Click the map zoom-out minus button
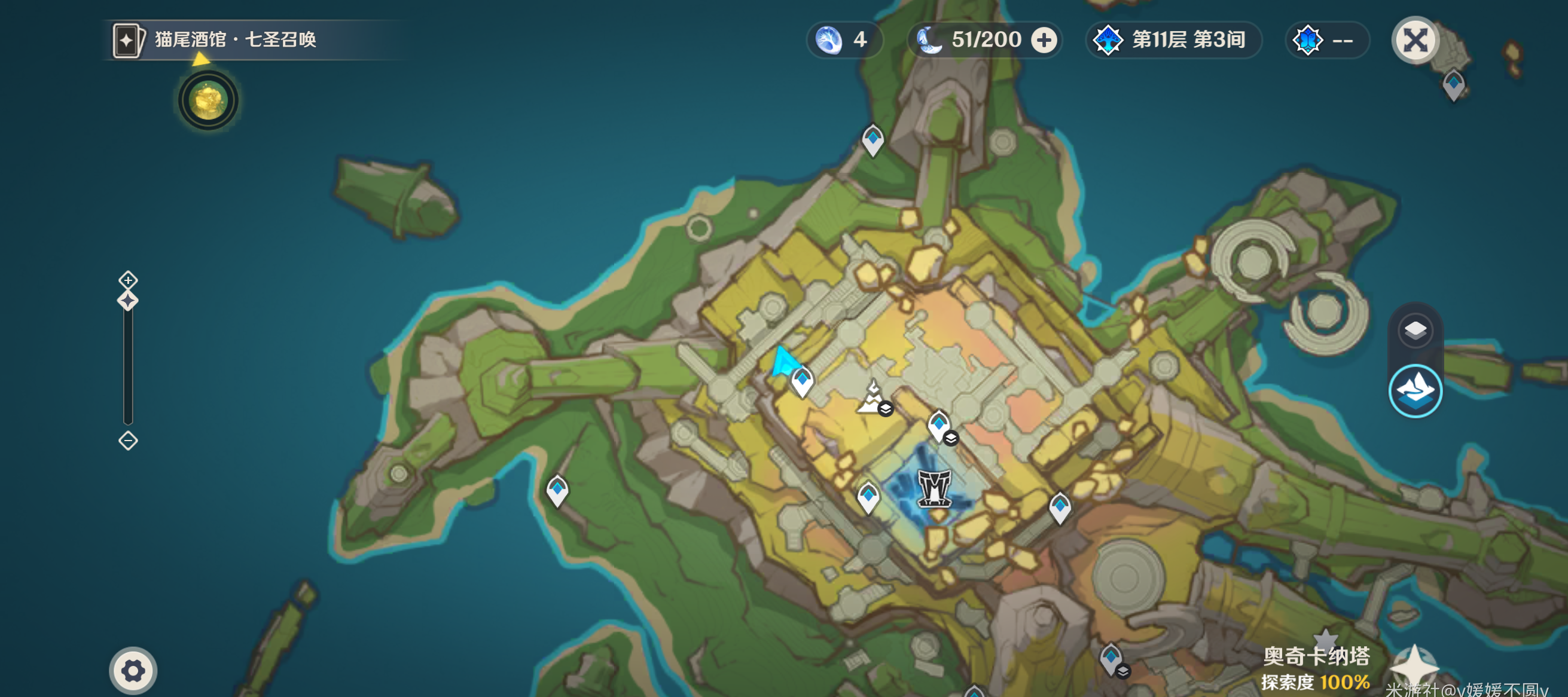Screen dimensions: 1568x697 (128, 441)
